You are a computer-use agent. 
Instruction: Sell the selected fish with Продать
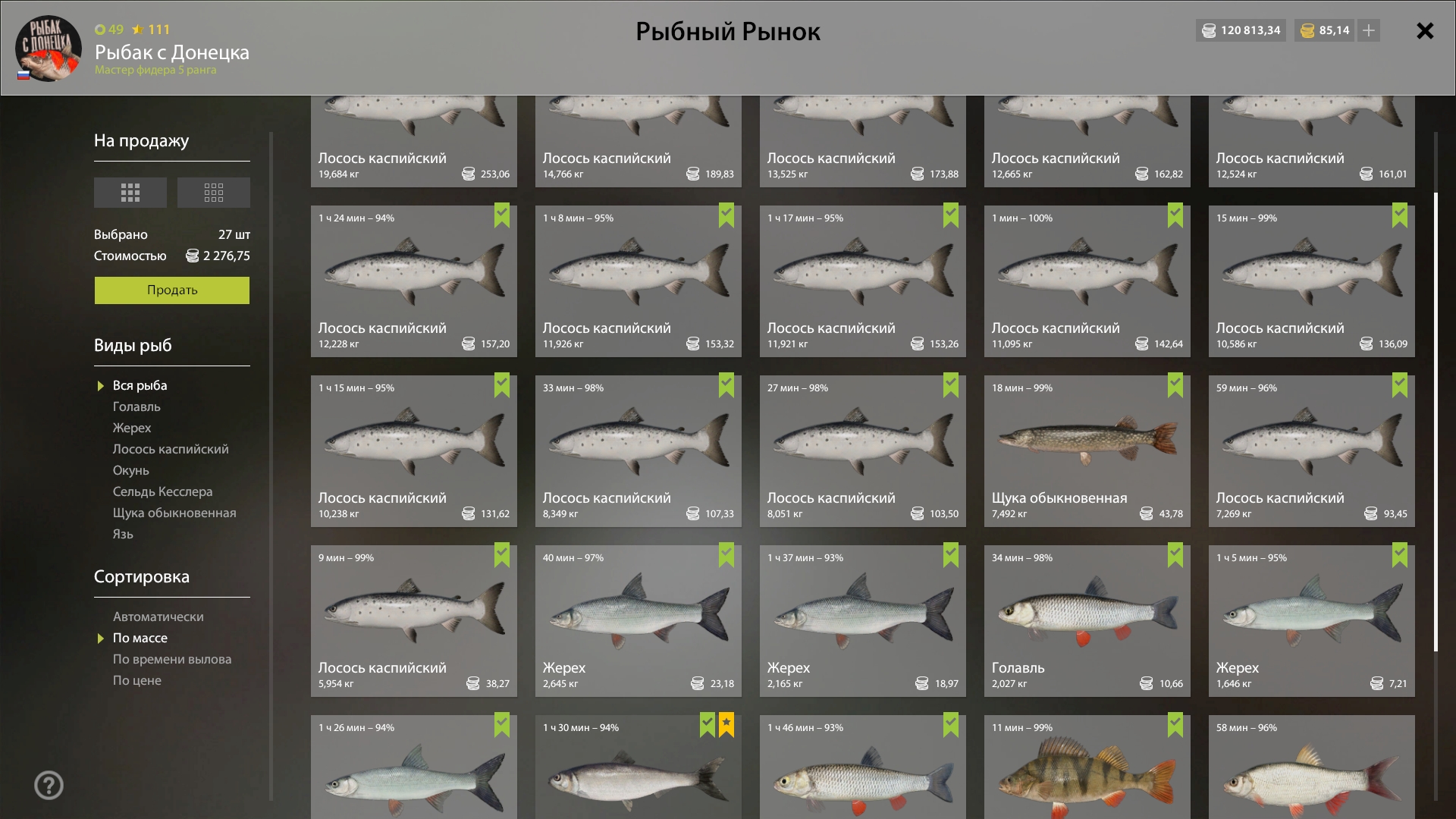point(171,290)
